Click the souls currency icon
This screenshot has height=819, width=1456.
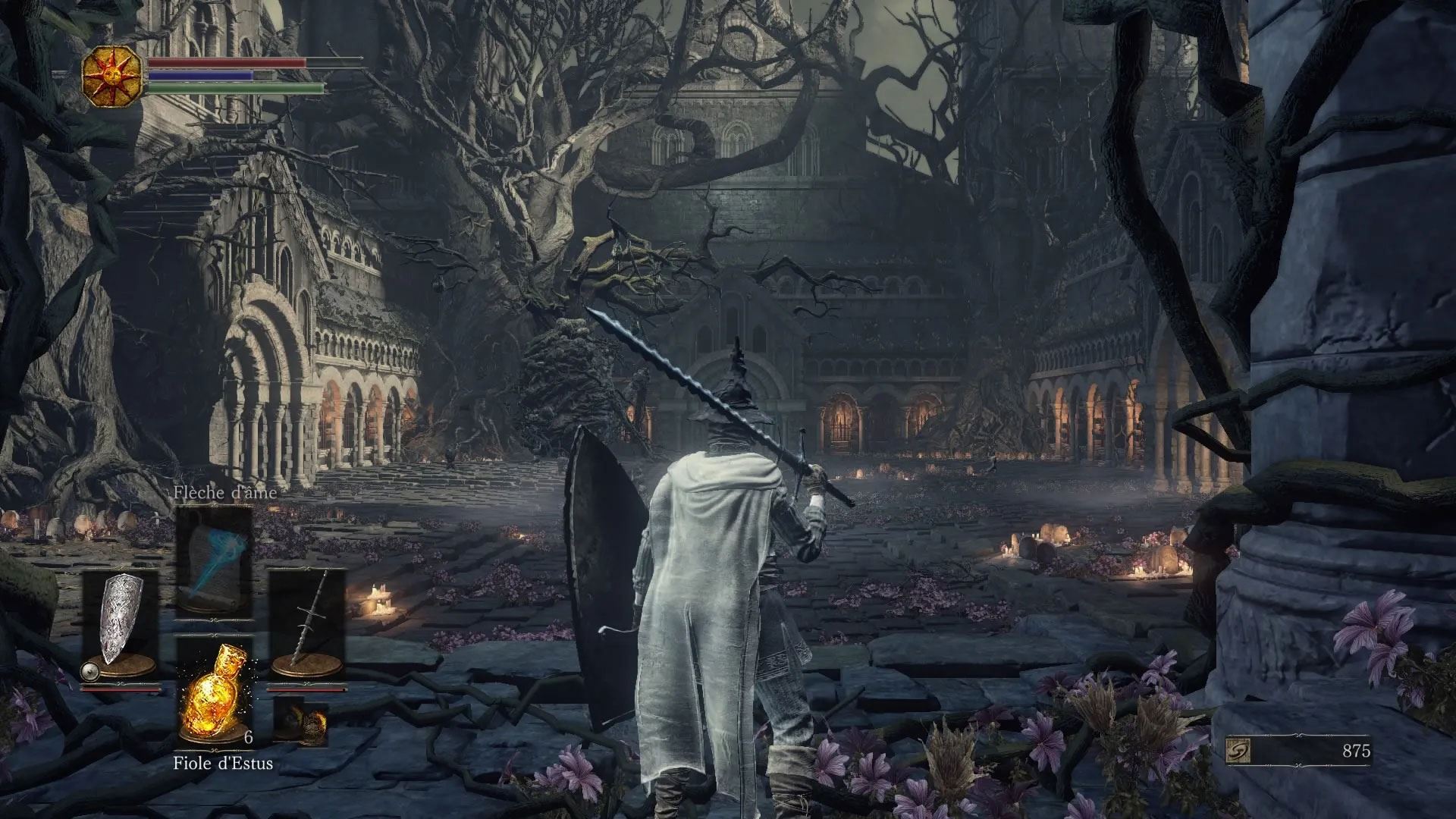tap(1238, 751)
